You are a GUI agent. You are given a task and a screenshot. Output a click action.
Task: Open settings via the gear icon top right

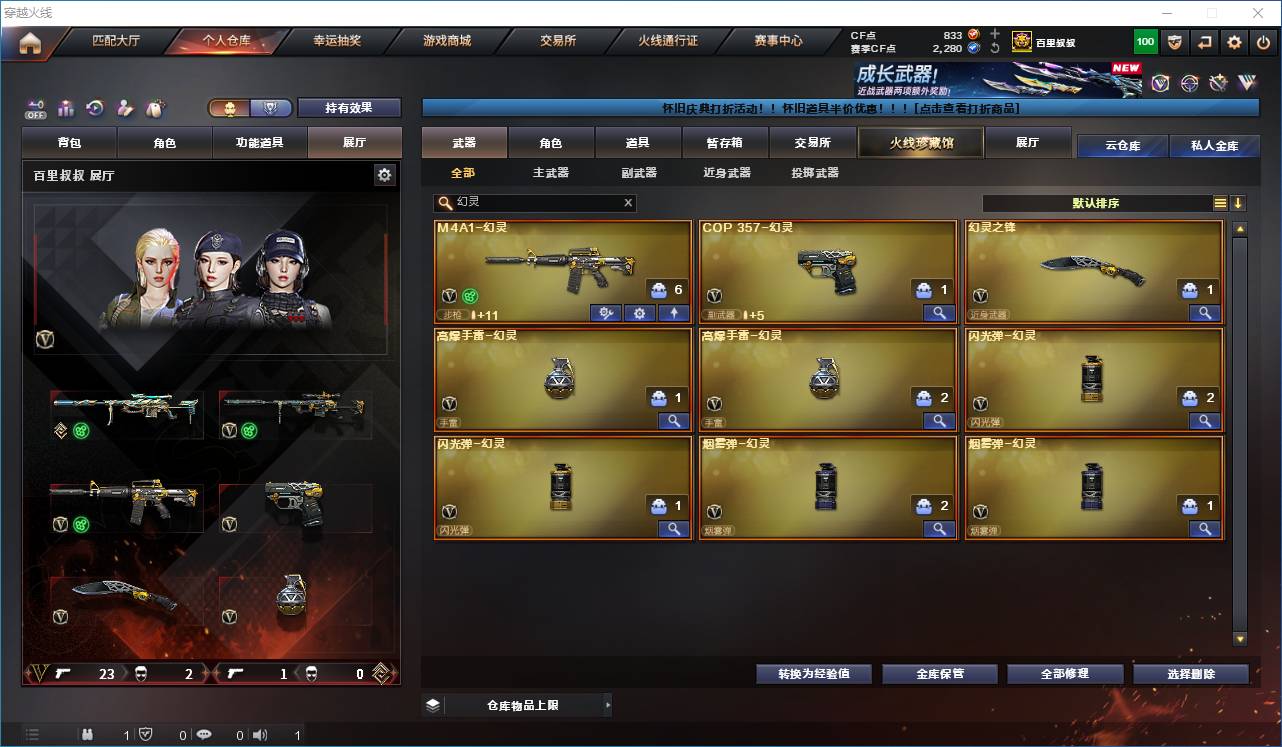pos(1233,42)
